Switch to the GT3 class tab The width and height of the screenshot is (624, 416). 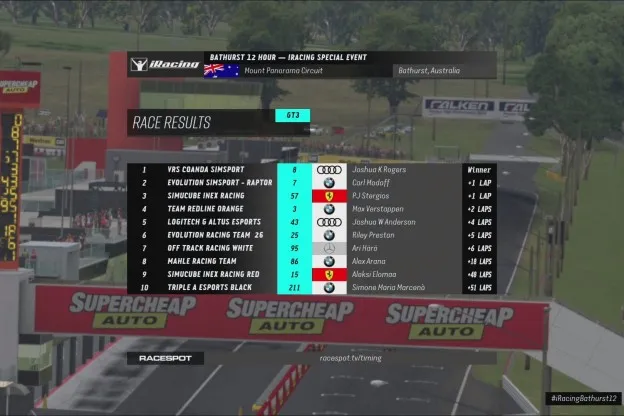pyautogui.click(x=293, y=116)
